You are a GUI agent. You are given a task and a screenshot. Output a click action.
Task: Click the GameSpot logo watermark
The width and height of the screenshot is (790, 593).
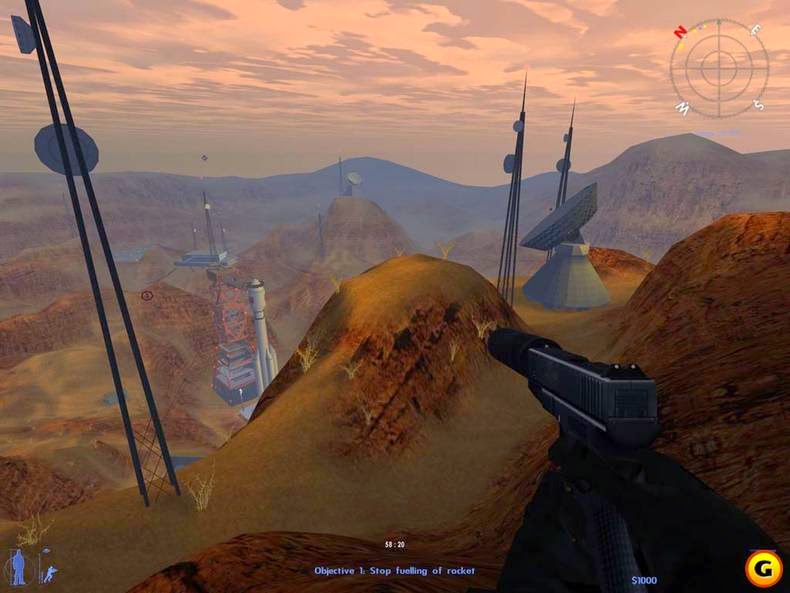click(763, 569)
